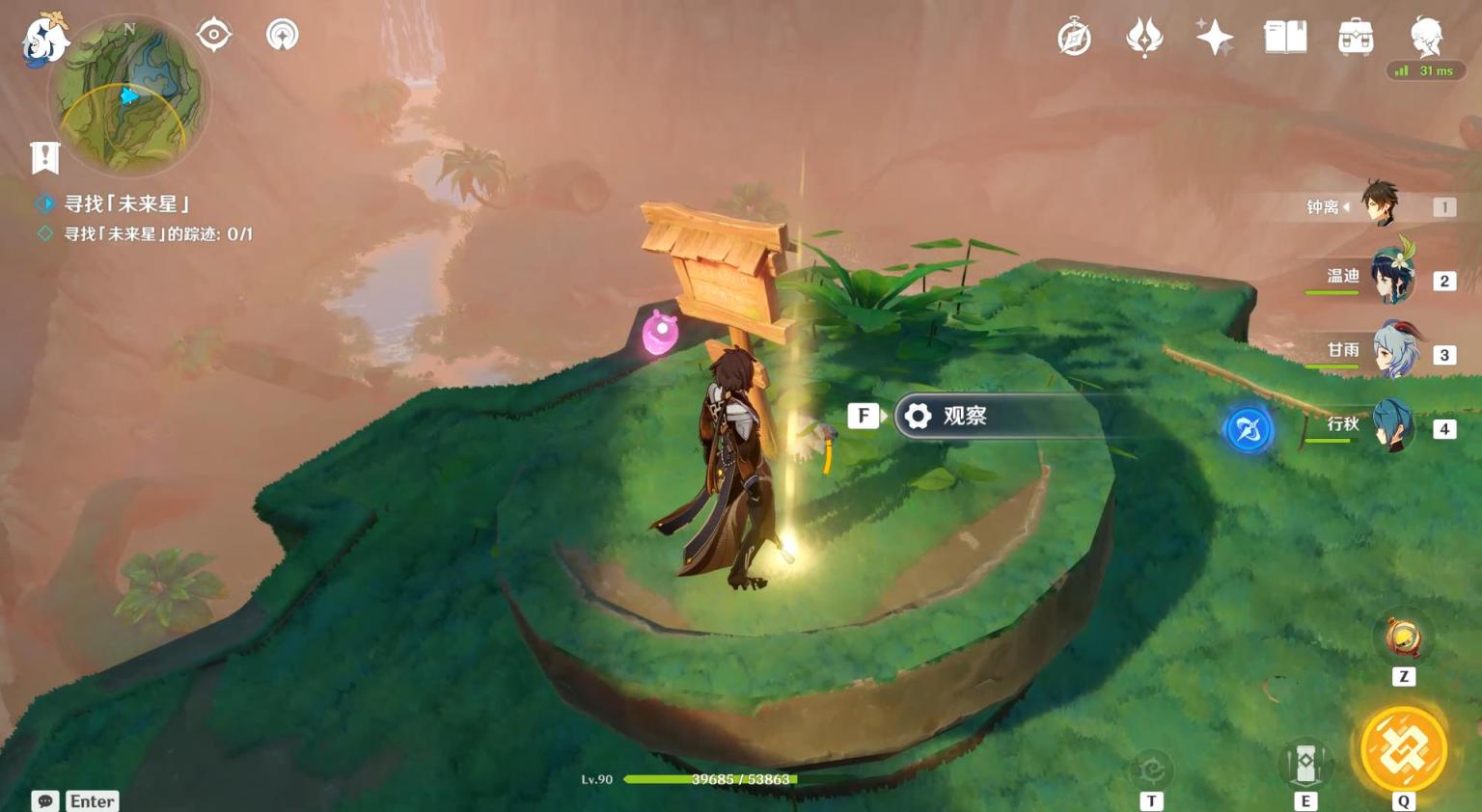Open the inventory backpack
This screenshot has width=1482, height=812.
coord(1356,38)
